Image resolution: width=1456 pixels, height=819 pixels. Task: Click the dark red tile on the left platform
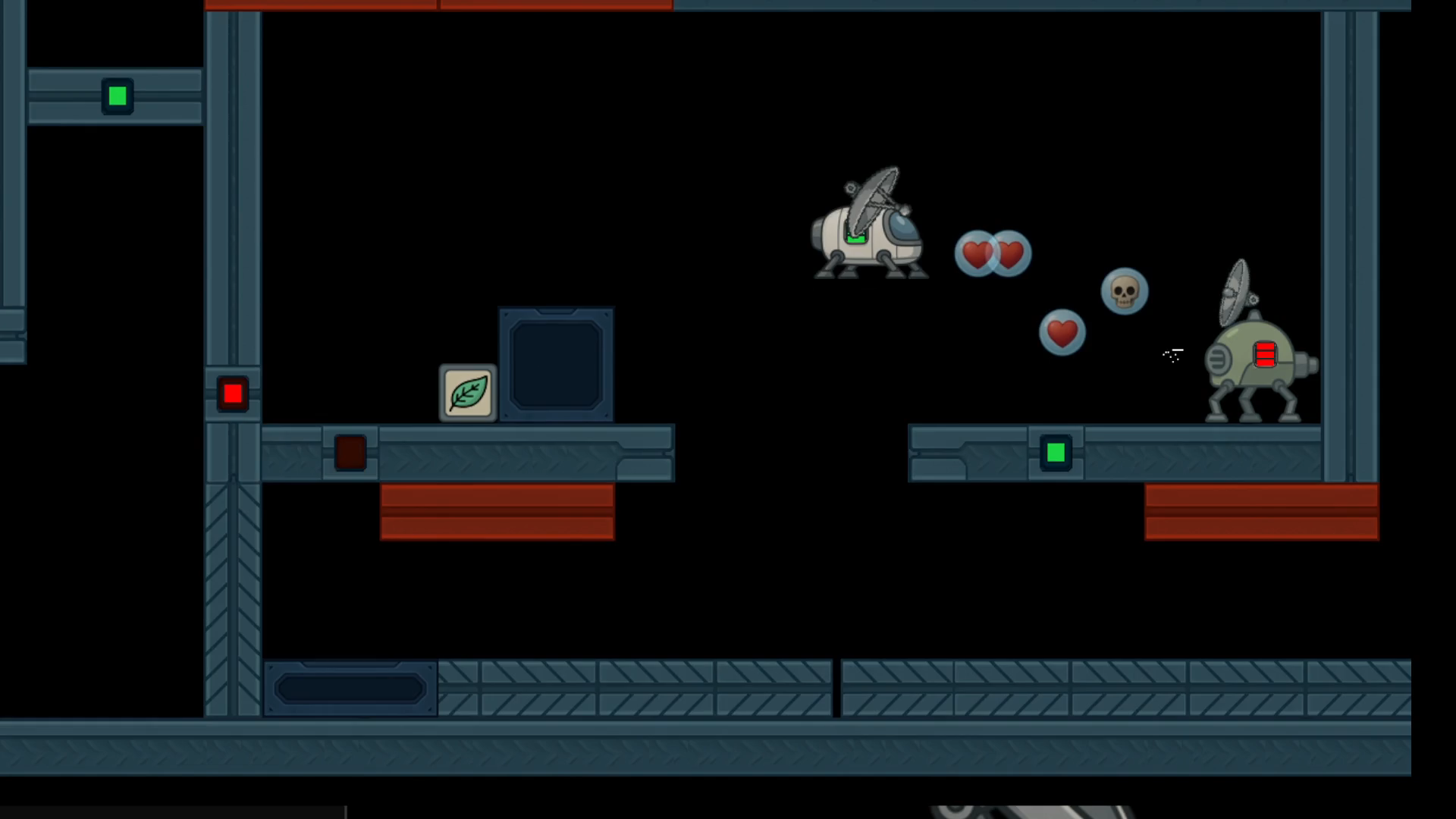(350, 453)
